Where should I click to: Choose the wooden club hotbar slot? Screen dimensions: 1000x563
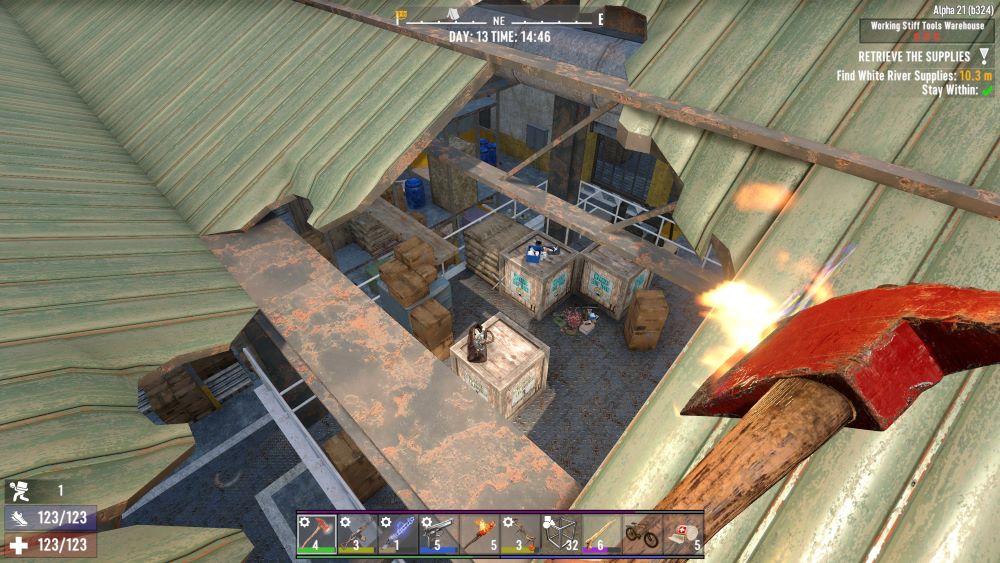[x=602, y=533]
